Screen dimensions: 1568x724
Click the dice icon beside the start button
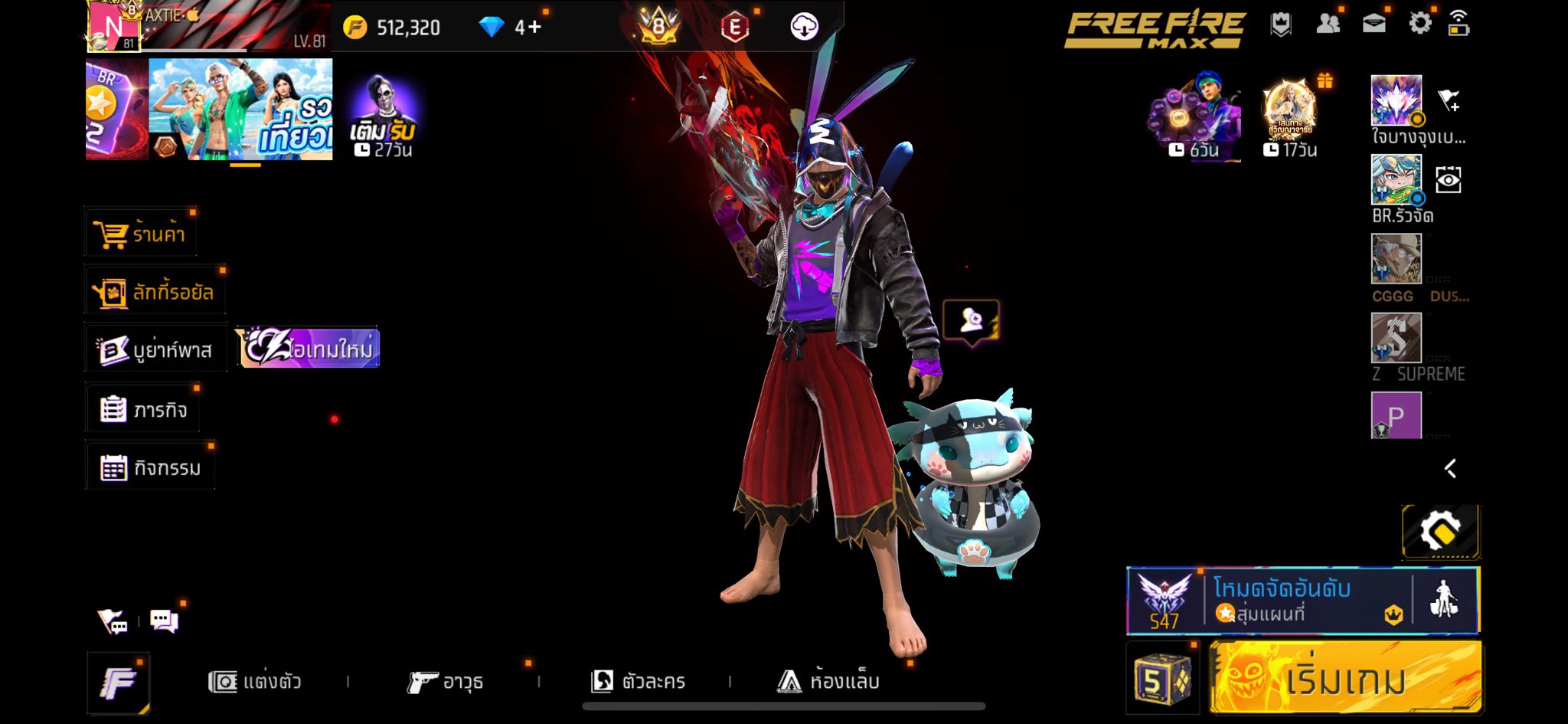click(x=1161, y=679)
